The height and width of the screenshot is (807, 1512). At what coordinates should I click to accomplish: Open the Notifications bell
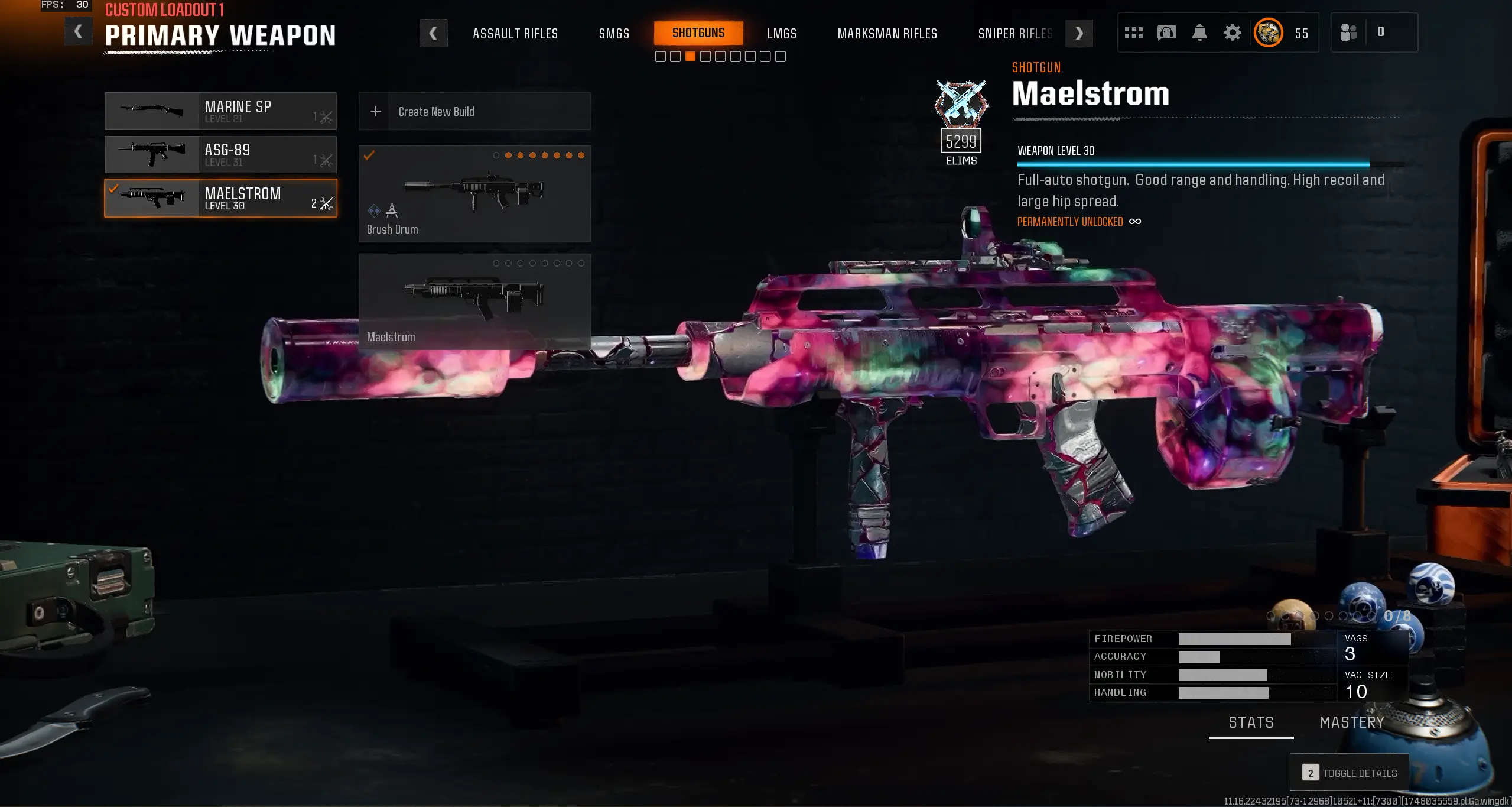pos(1199,33)
